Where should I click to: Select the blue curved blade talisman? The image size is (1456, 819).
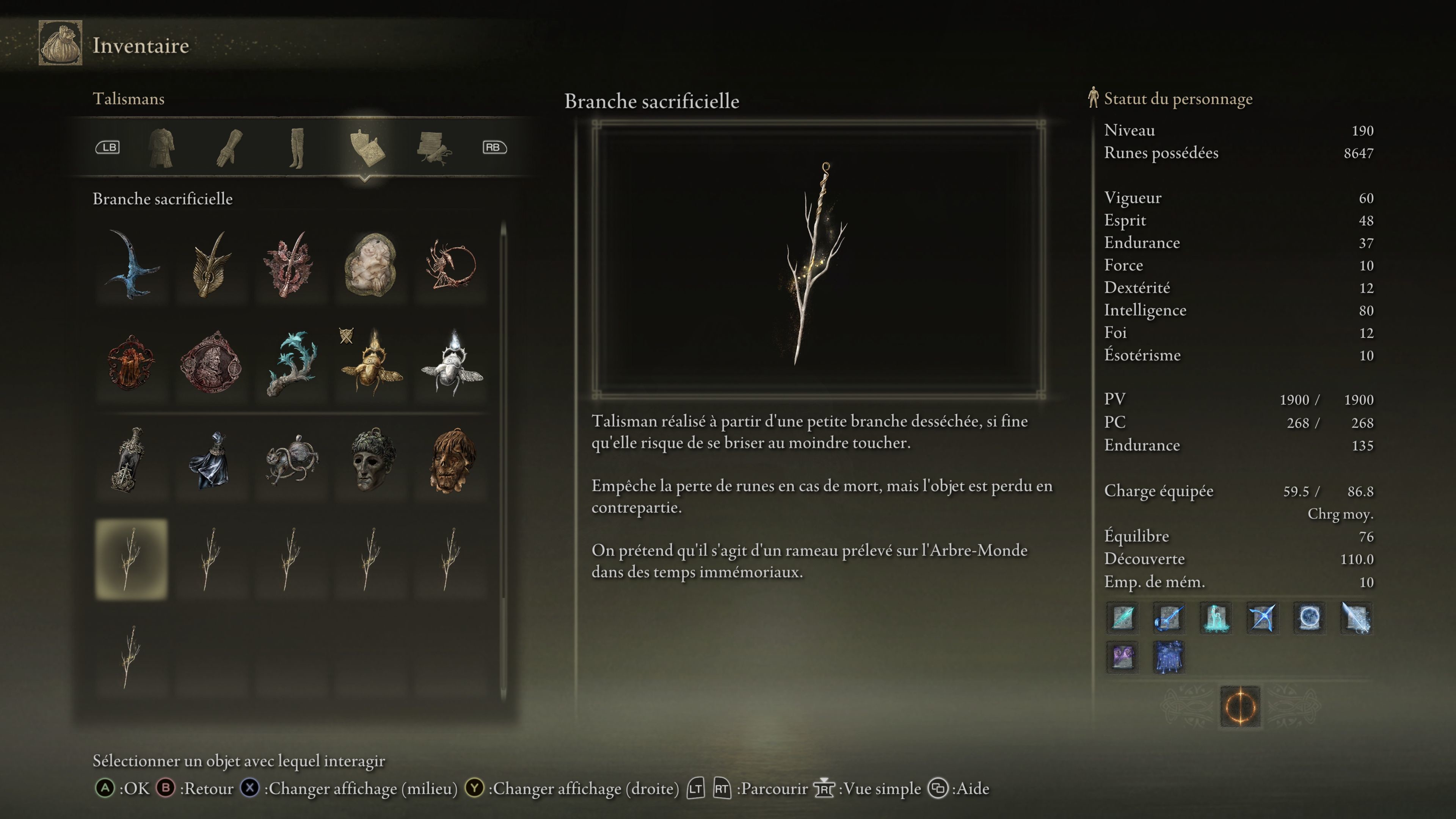pos(132,265)
